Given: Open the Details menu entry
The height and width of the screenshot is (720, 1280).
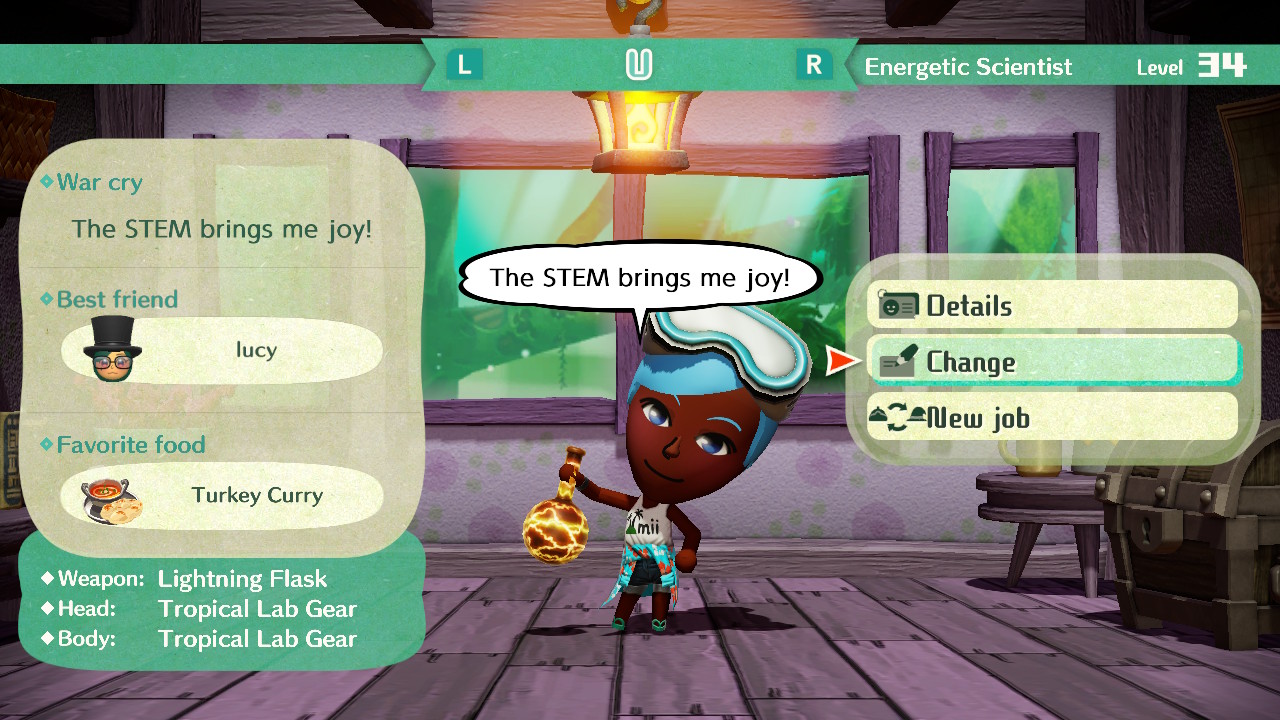Looking at the screenshot, I should [1051, 306].
